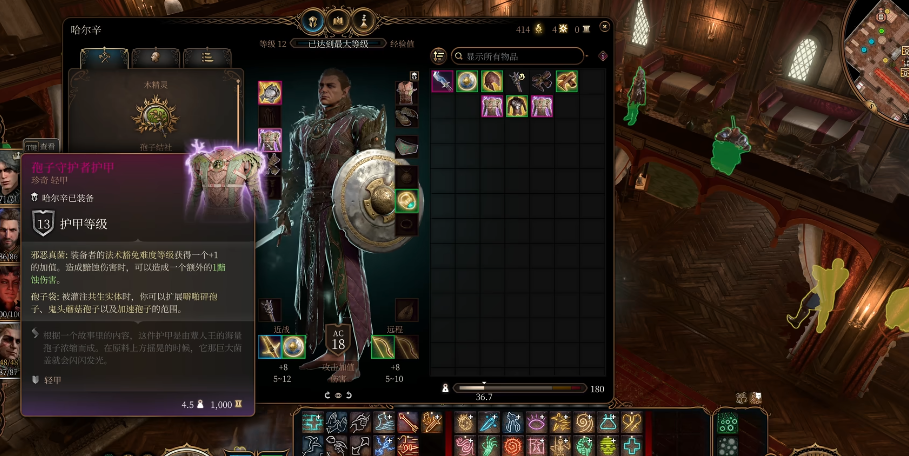Select the blue blade item in the bag
The height and width of the screenshot is (456, 909).
pos(442,81)
